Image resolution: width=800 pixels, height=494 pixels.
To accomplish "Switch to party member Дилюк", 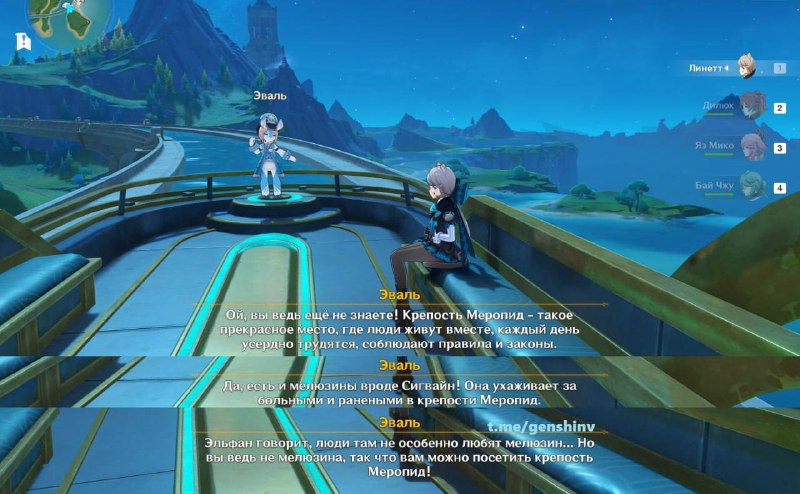I will coord(752,105).
